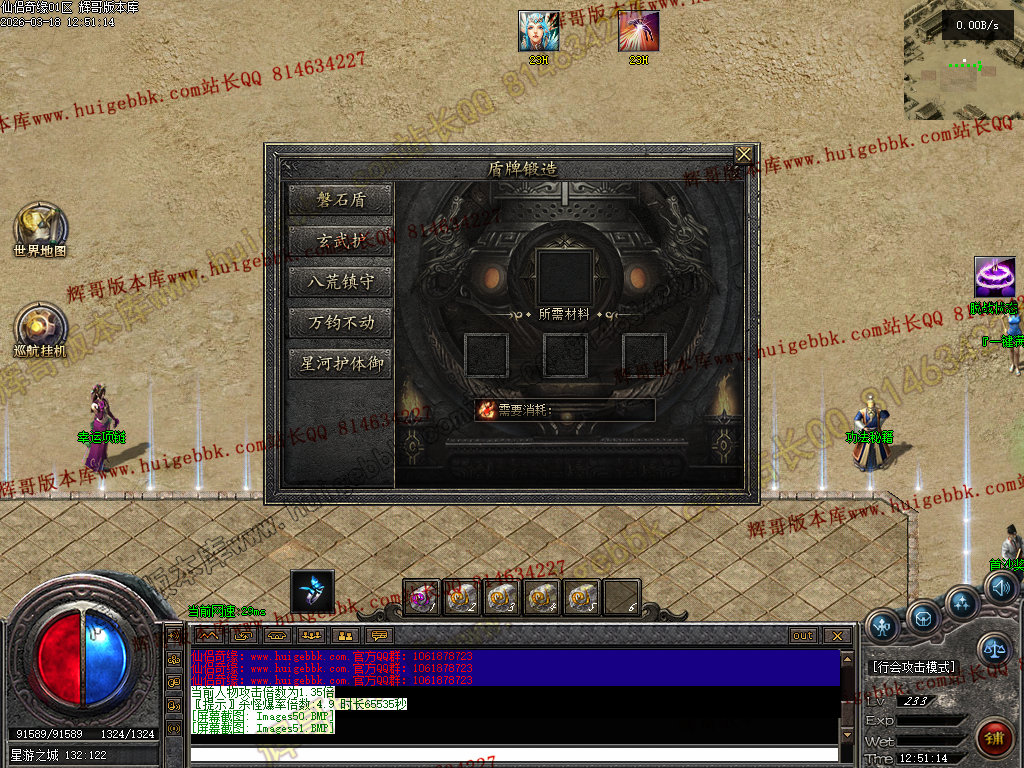Open the balance scales trade button
This screenshot has height=768, width=1024.
click(994, 648)
